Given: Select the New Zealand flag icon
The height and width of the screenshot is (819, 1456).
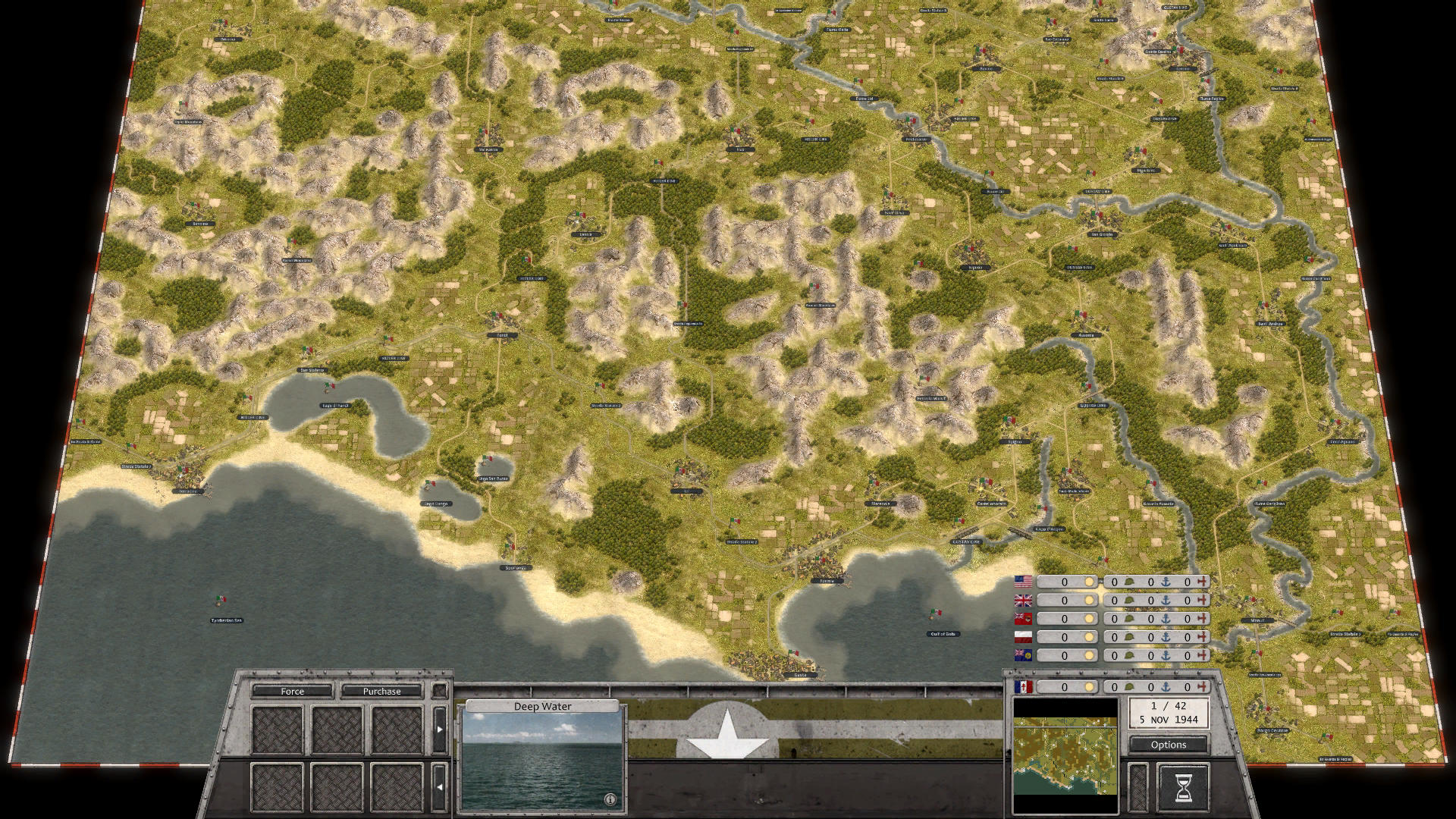Looking at the screenshot, I should point(1024,654).
